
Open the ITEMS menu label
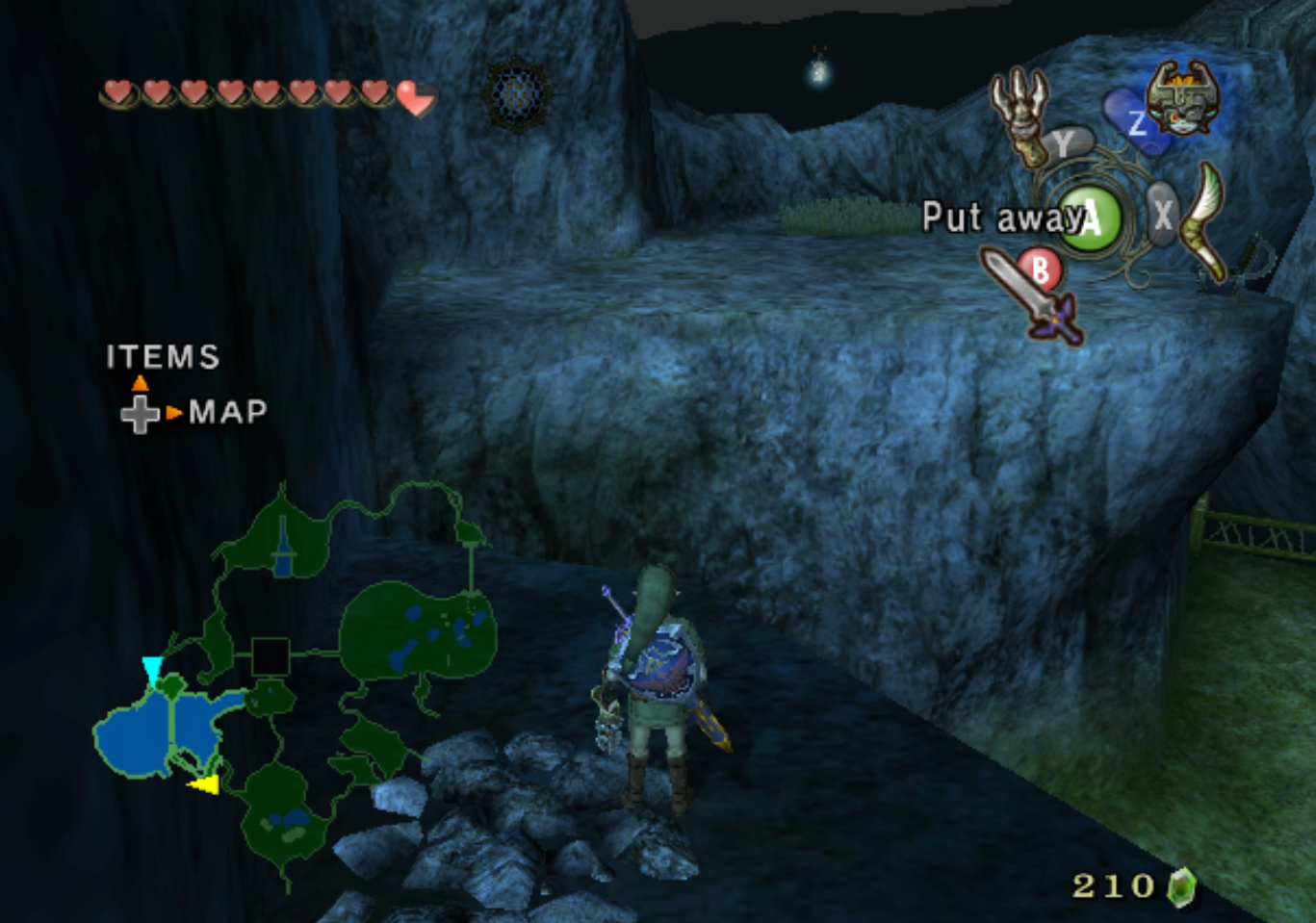[163, 357]
